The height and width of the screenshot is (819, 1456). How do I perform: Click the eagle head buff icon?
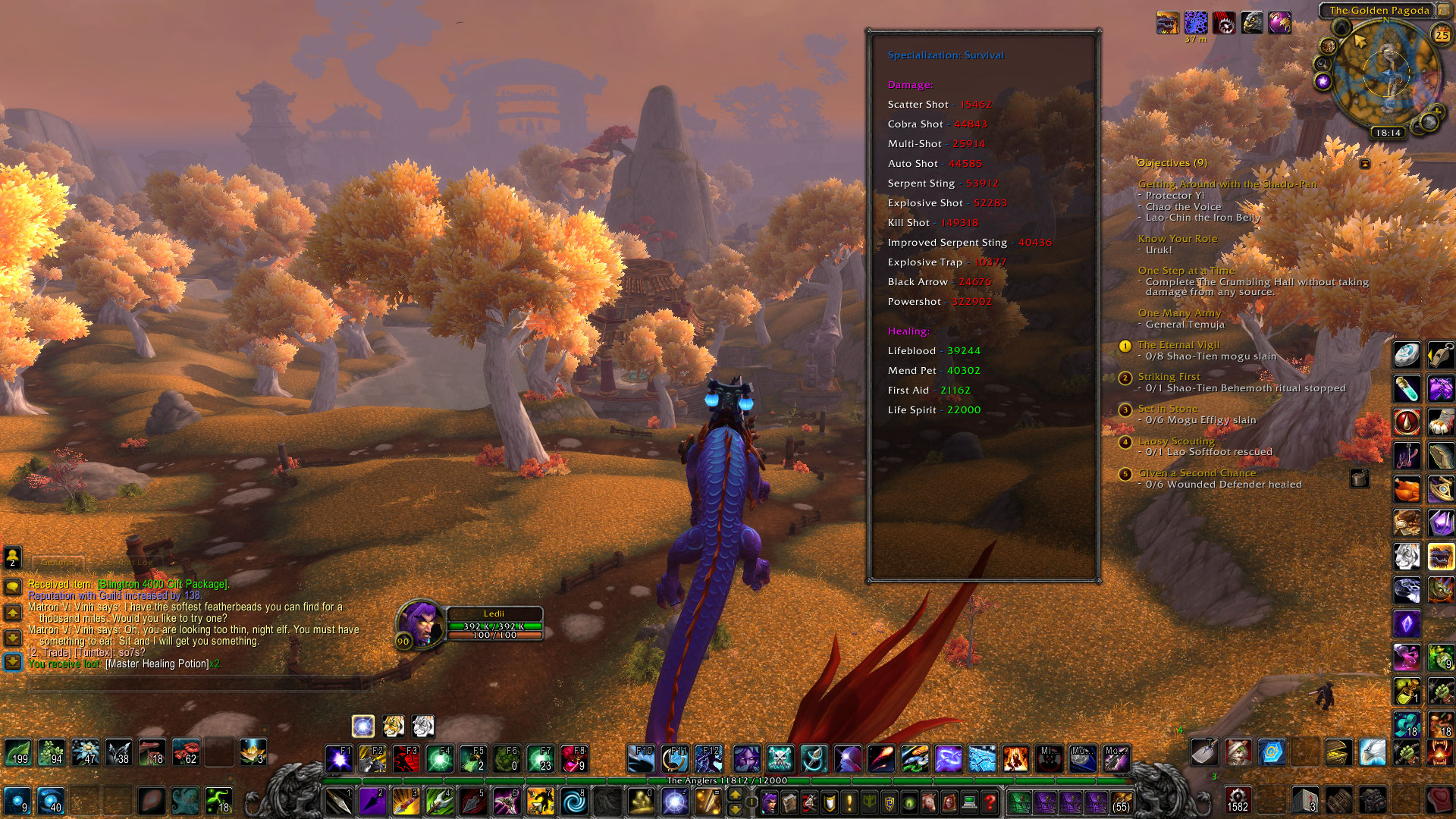[1252, 23]
